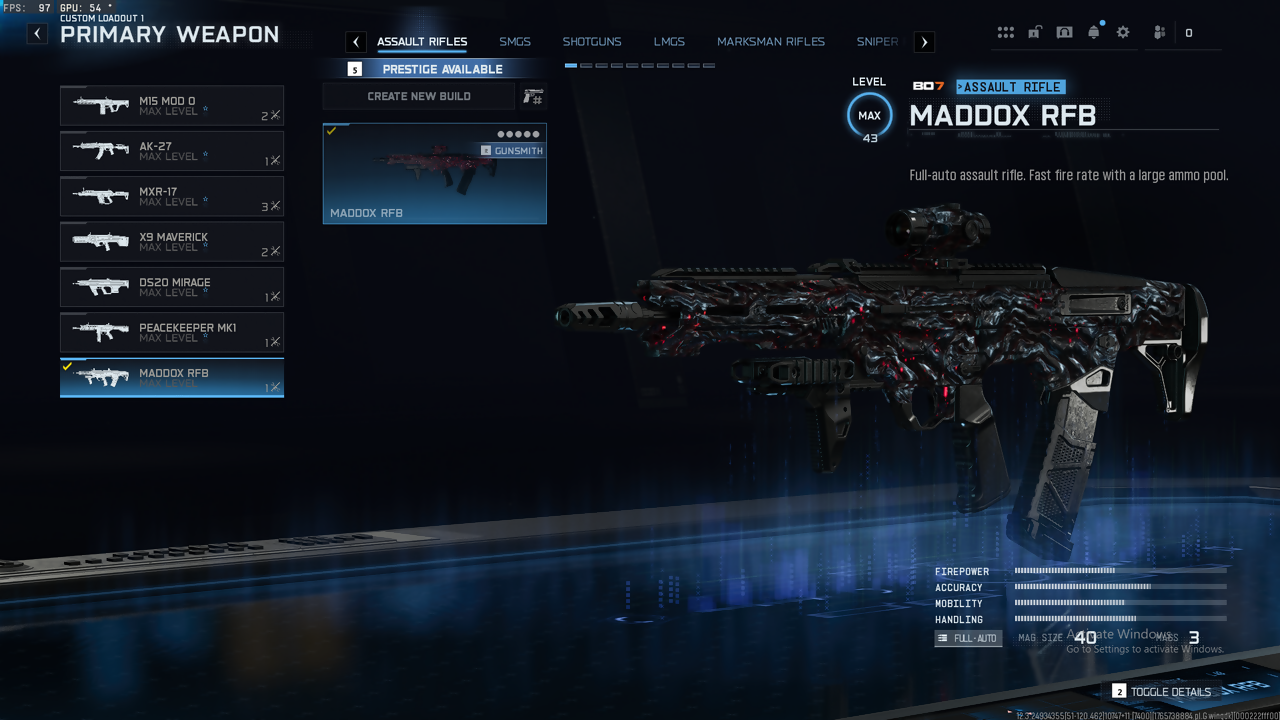Open the Sniper weapons tab

[x=877, y=42]
